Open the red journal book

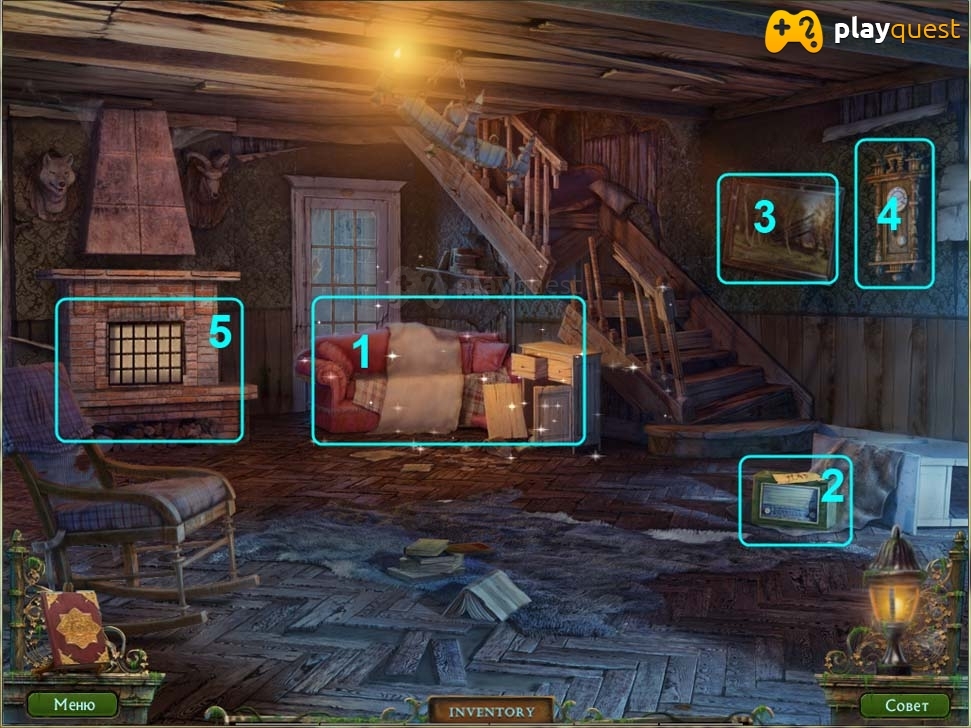tap(73, 628)
